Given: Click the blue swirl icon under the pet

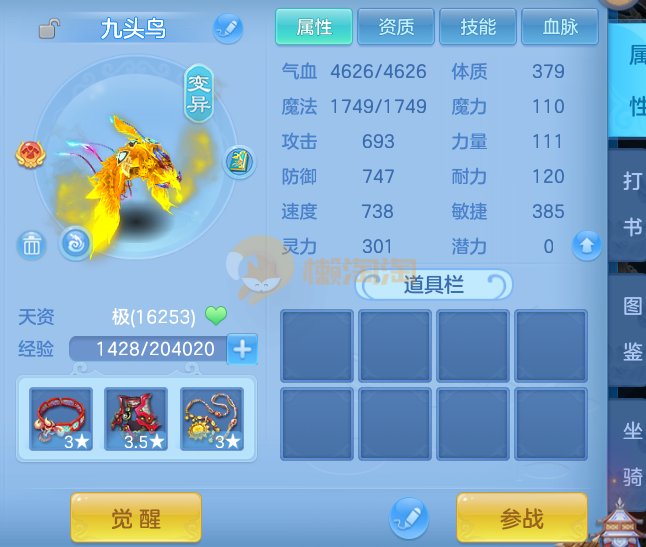Looking at the screenshot, I should [74, 242].
